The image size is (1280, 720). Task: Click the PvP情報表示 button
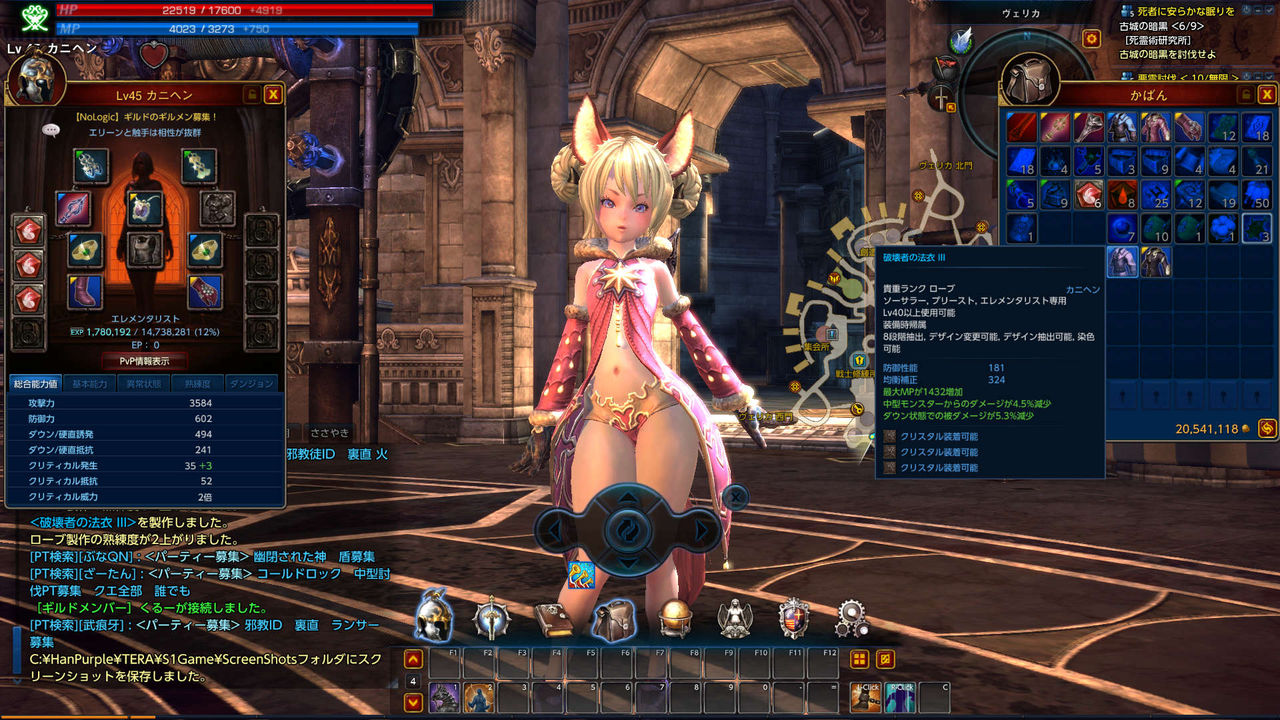pyautogui.click(x=146, y=361)
